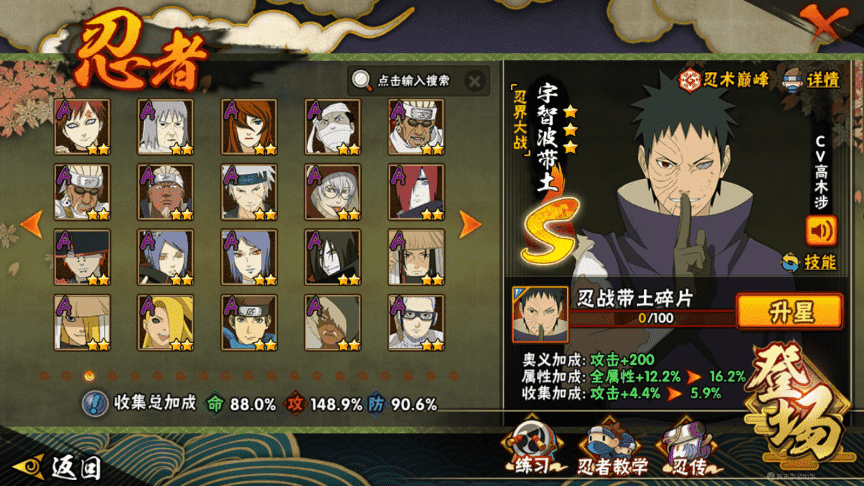864x486 pixels.
Task: Open the 技能 skills view
Action: (810, 262)
